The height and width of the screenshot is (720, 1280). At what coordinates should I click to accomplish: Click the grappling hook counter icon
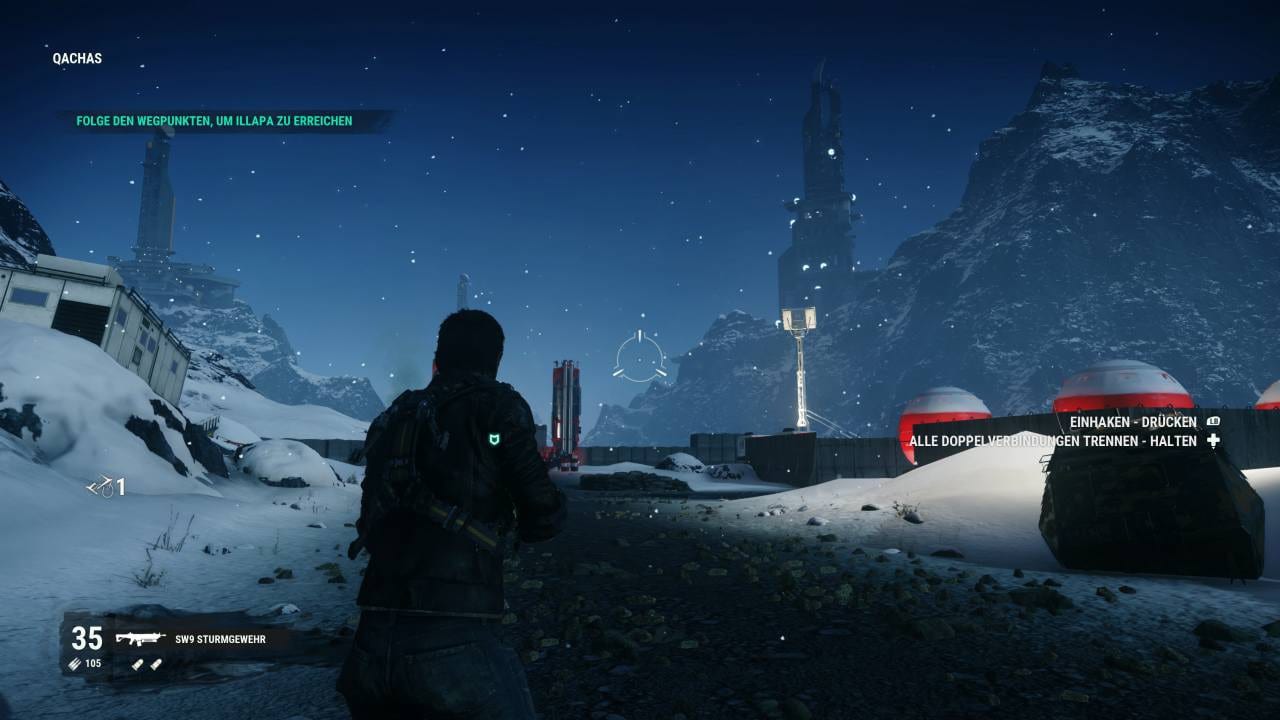point(99,486)
